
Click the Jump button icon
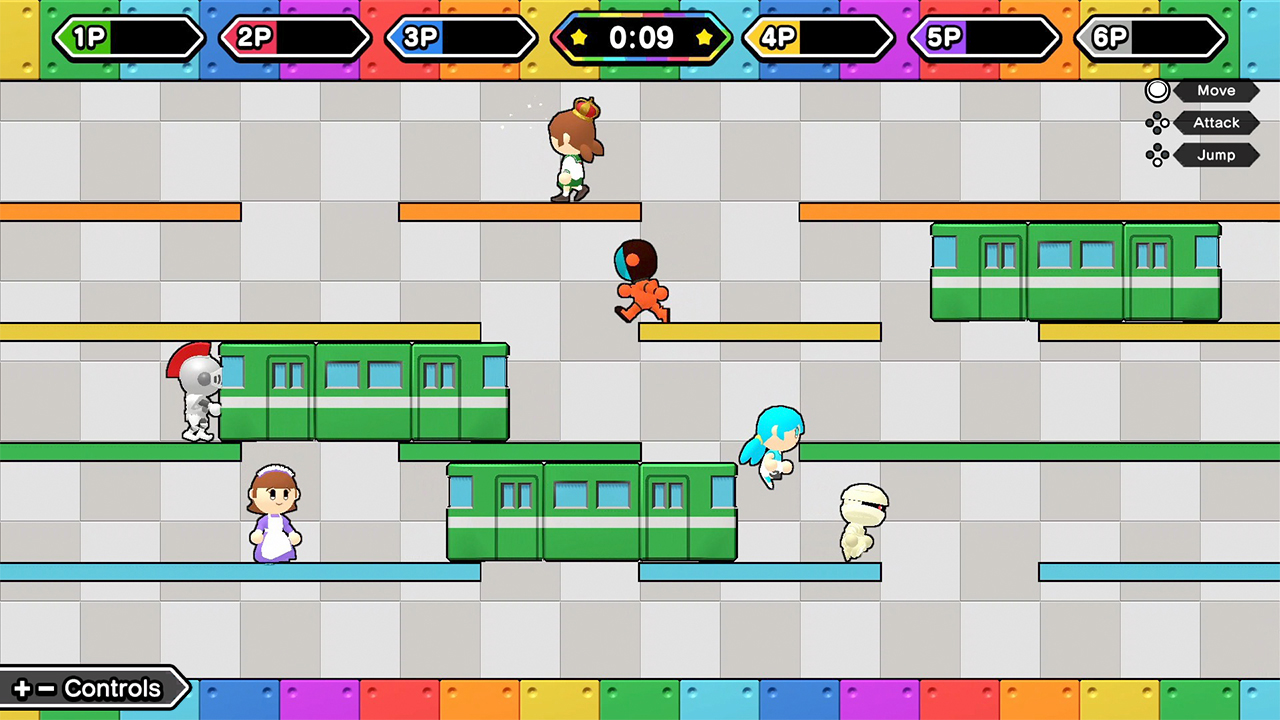click(x=1157, y=154)
